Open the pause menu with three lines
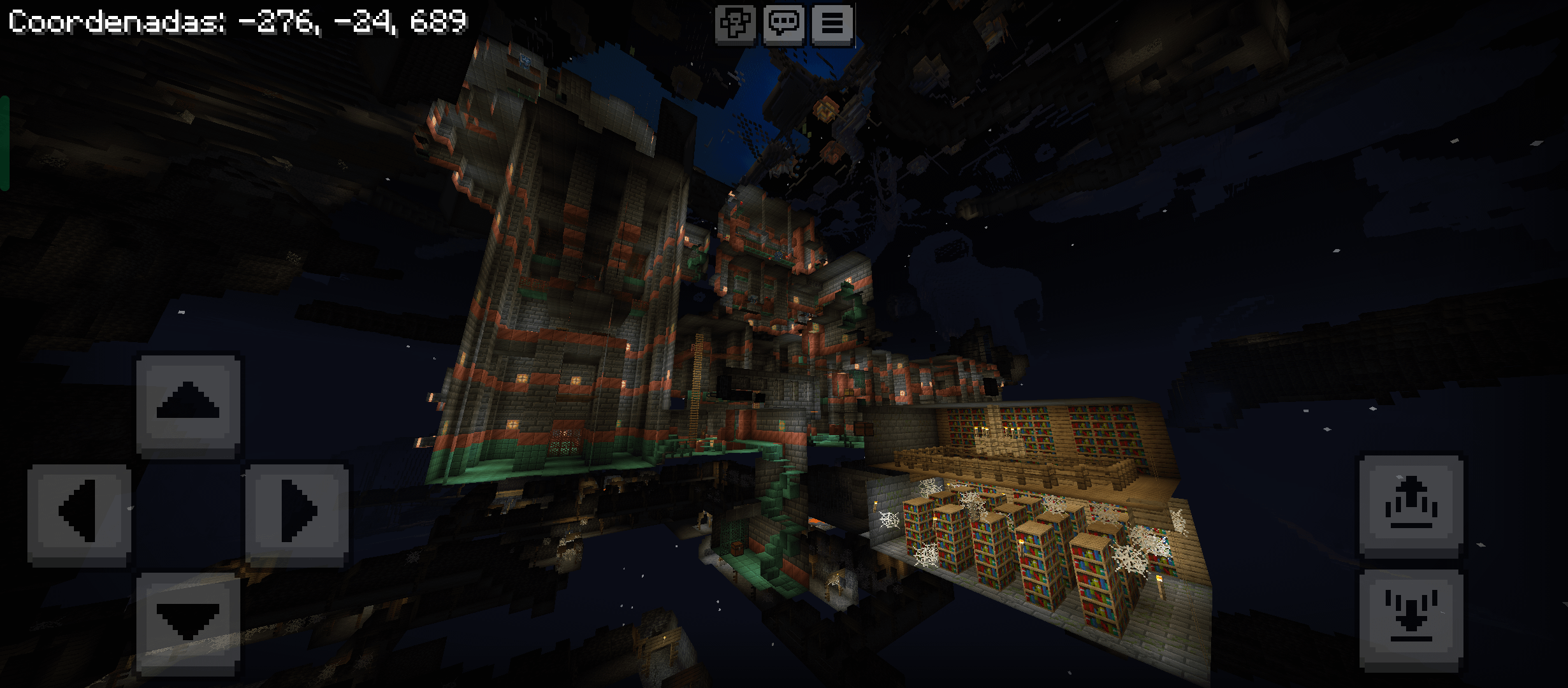This screenshot has width=1568, height=688. [x=832, y=24]
